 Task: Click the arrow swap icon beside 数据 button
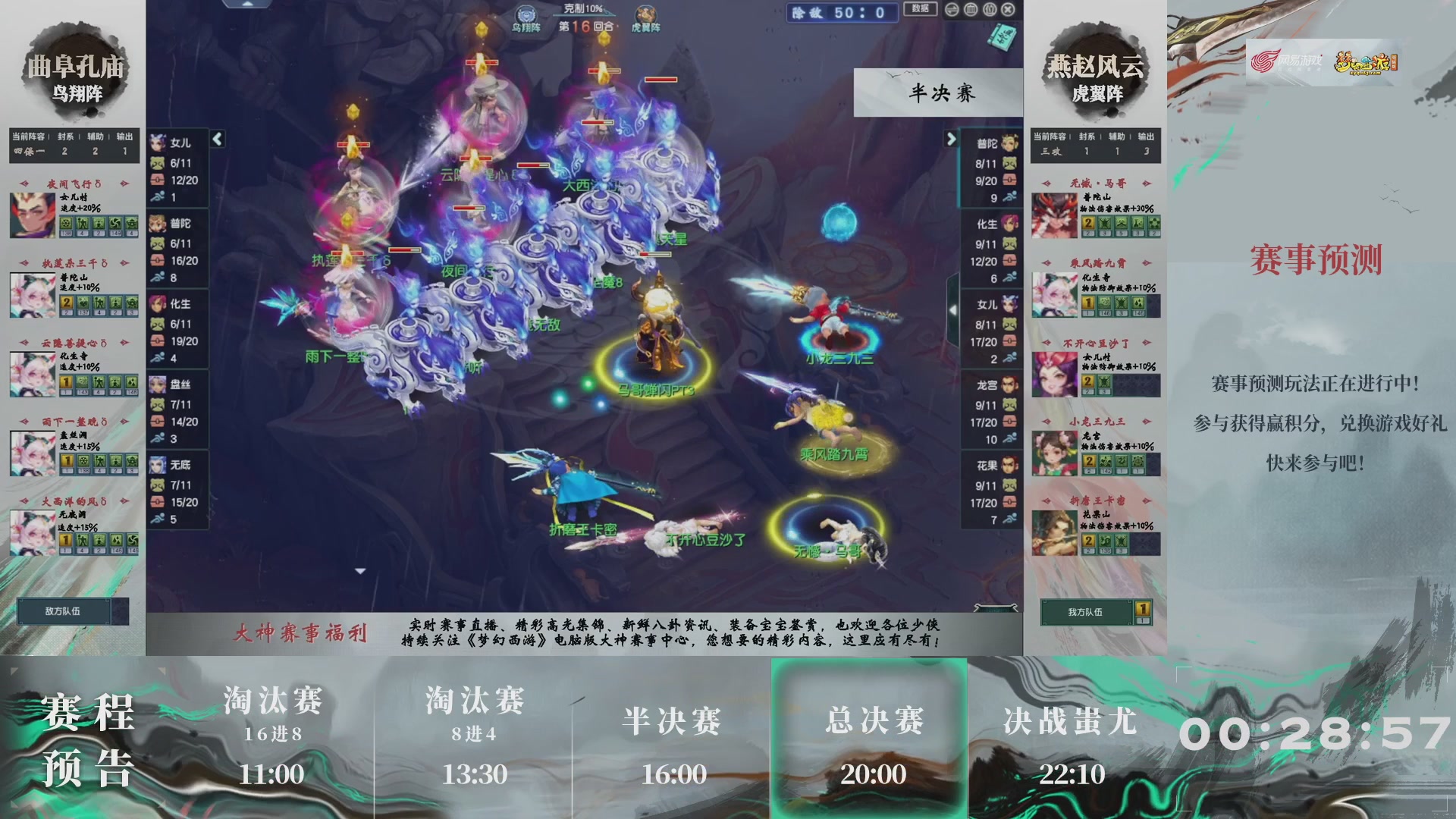pos(951,10)
